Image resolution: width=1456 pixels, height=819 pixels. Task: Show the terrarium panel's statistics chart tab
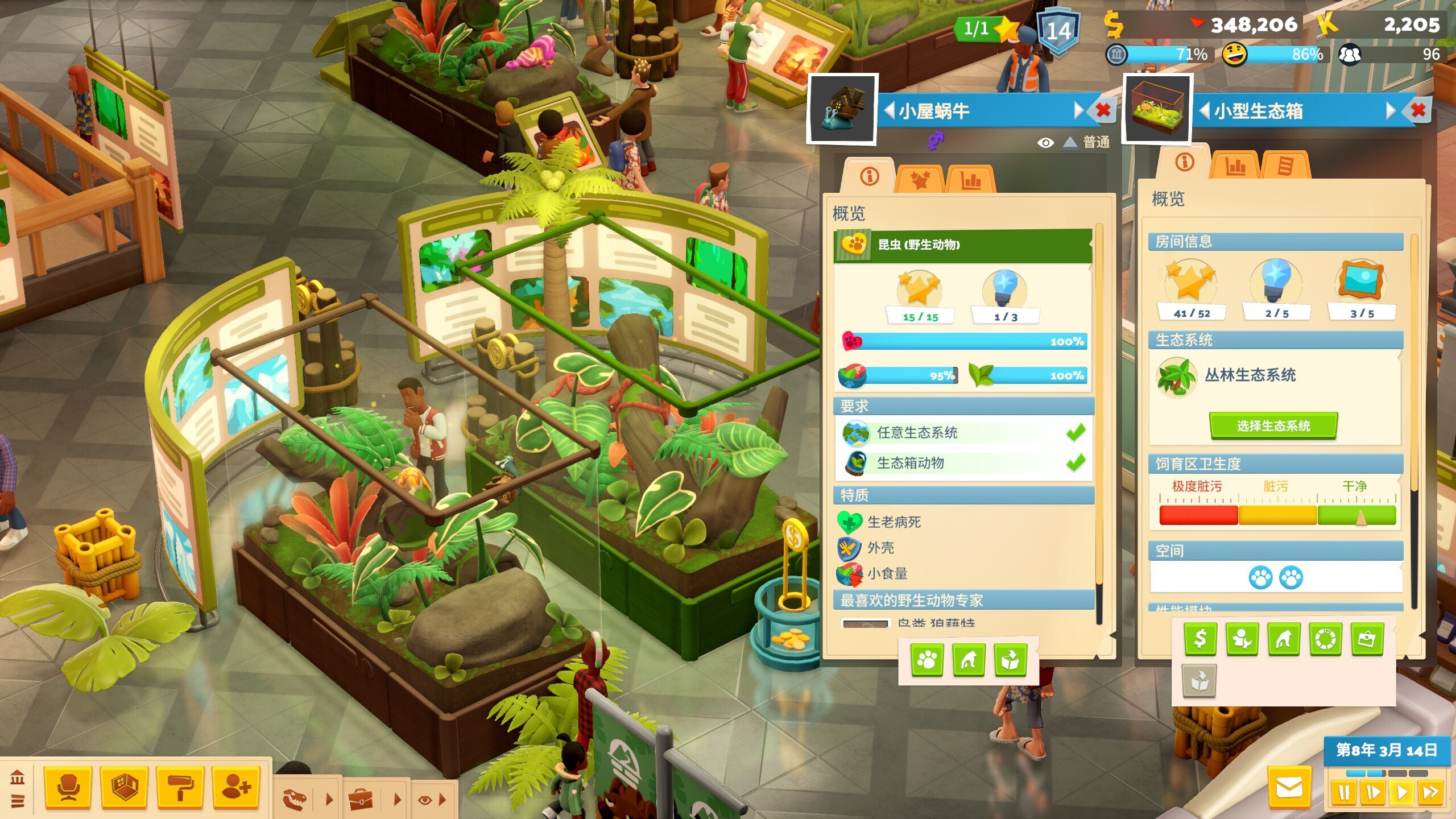tap(1235, 167)
